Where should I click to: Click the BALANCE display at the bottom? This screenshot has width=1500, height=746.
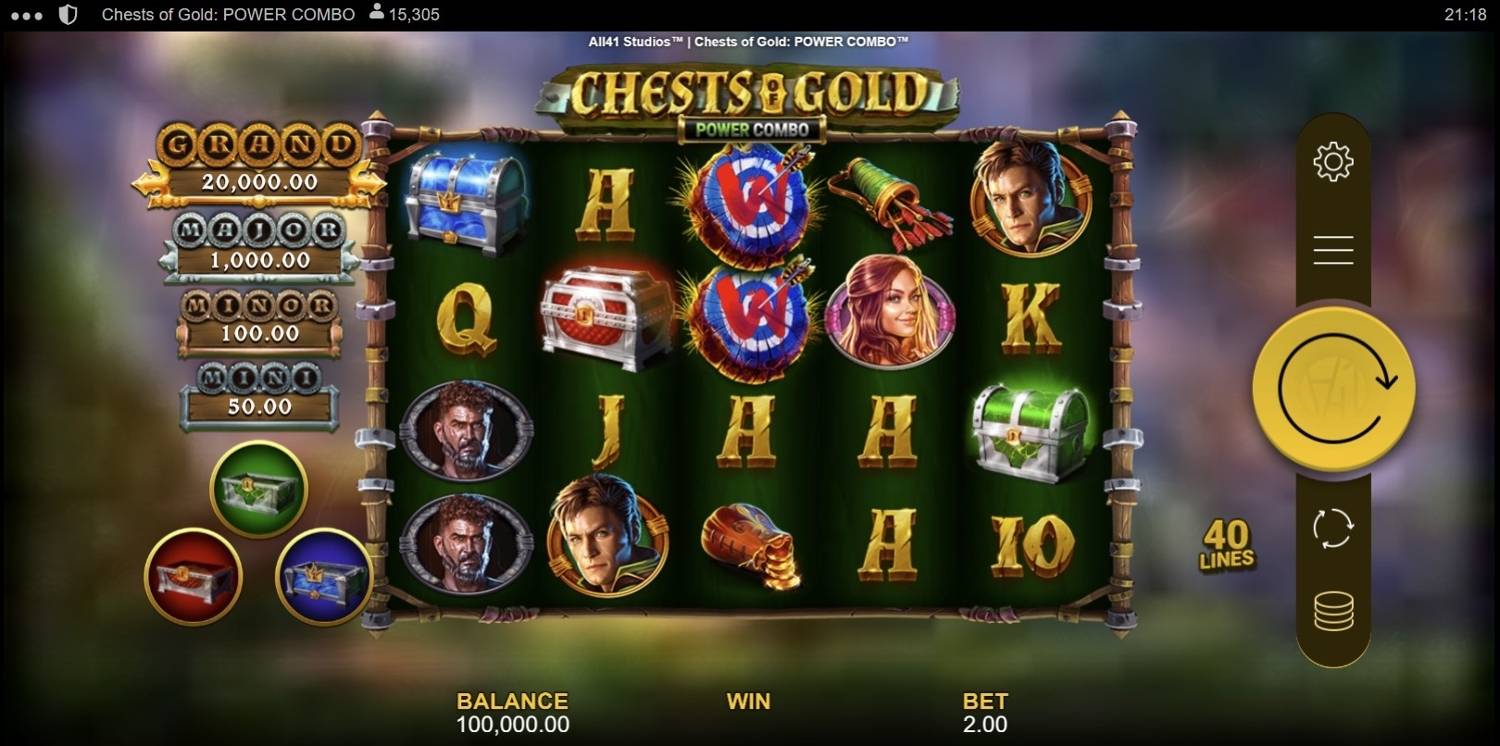pos(512,712)
